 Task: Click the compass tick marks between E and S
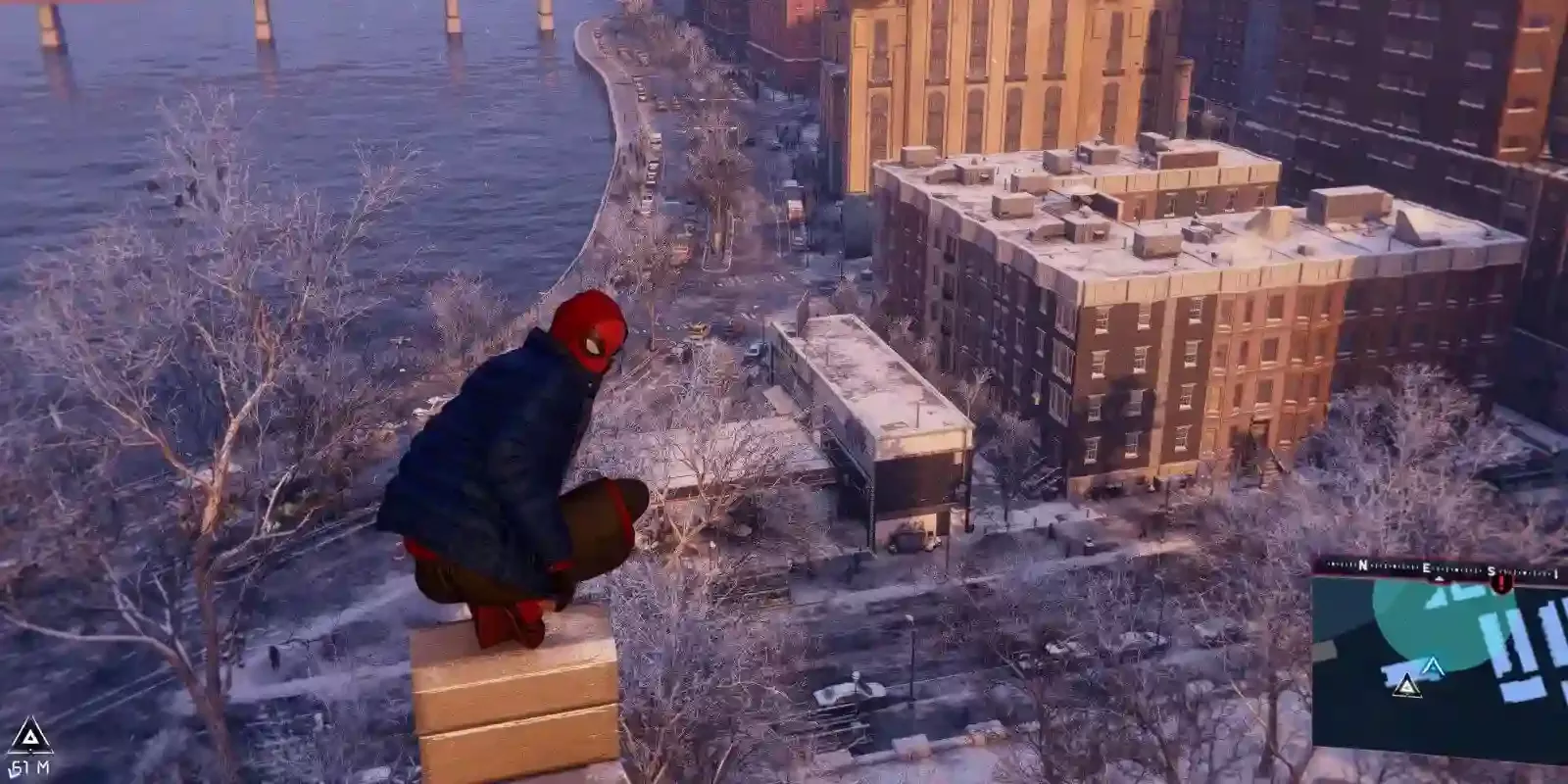(x=1460, y=568)
